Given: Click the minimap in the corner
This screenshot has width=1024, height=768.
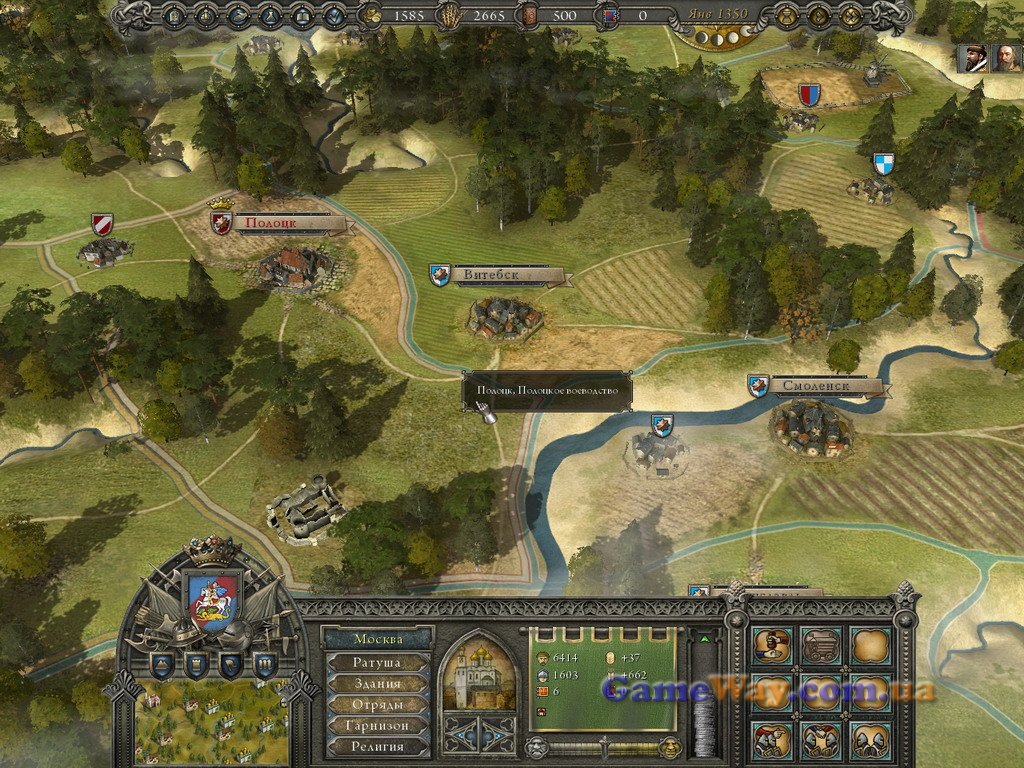Looking at the screenshot, I should pyautogui.click(x=210, y=722).
